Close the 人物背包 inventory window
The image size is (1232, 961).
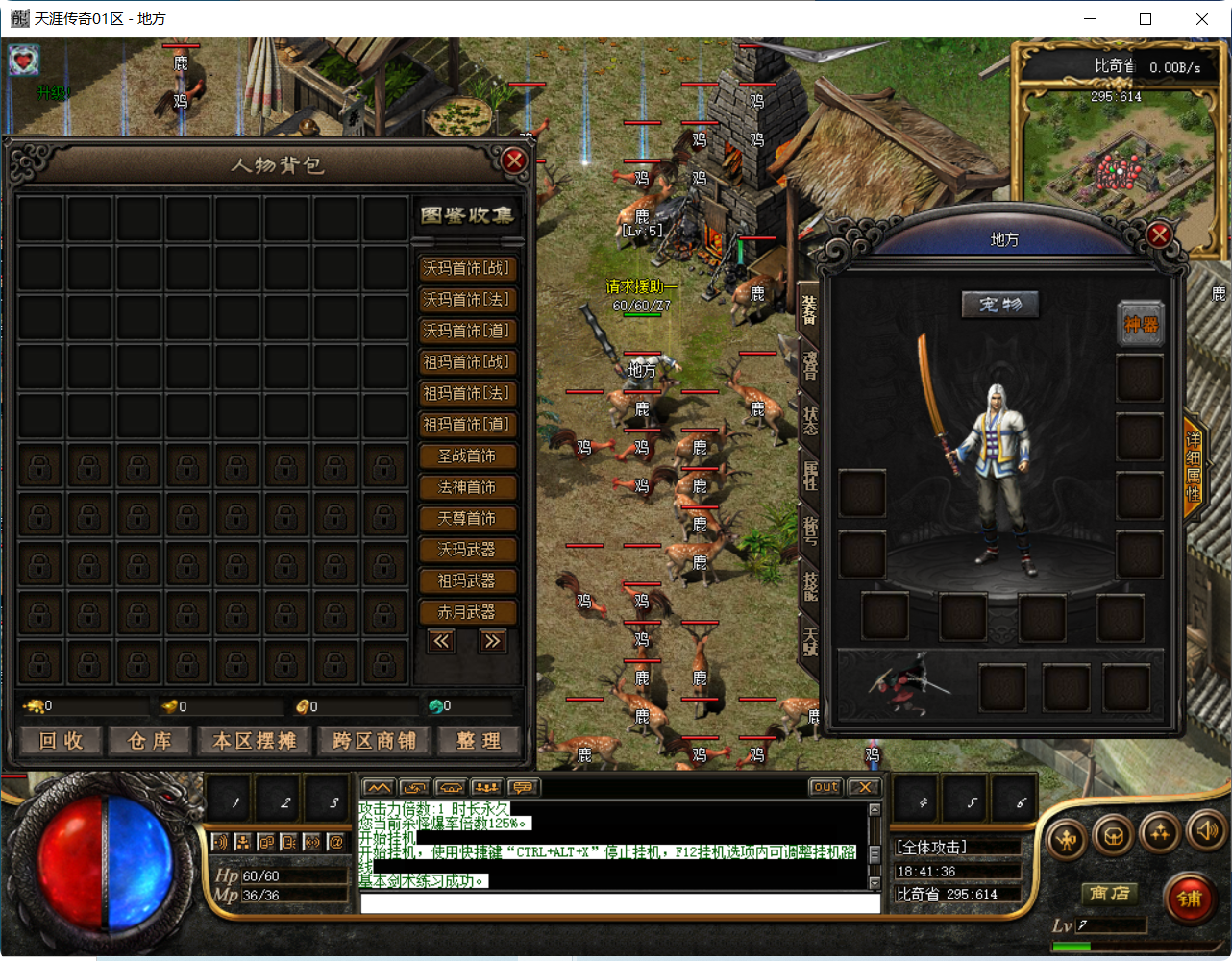pos(514,160)
